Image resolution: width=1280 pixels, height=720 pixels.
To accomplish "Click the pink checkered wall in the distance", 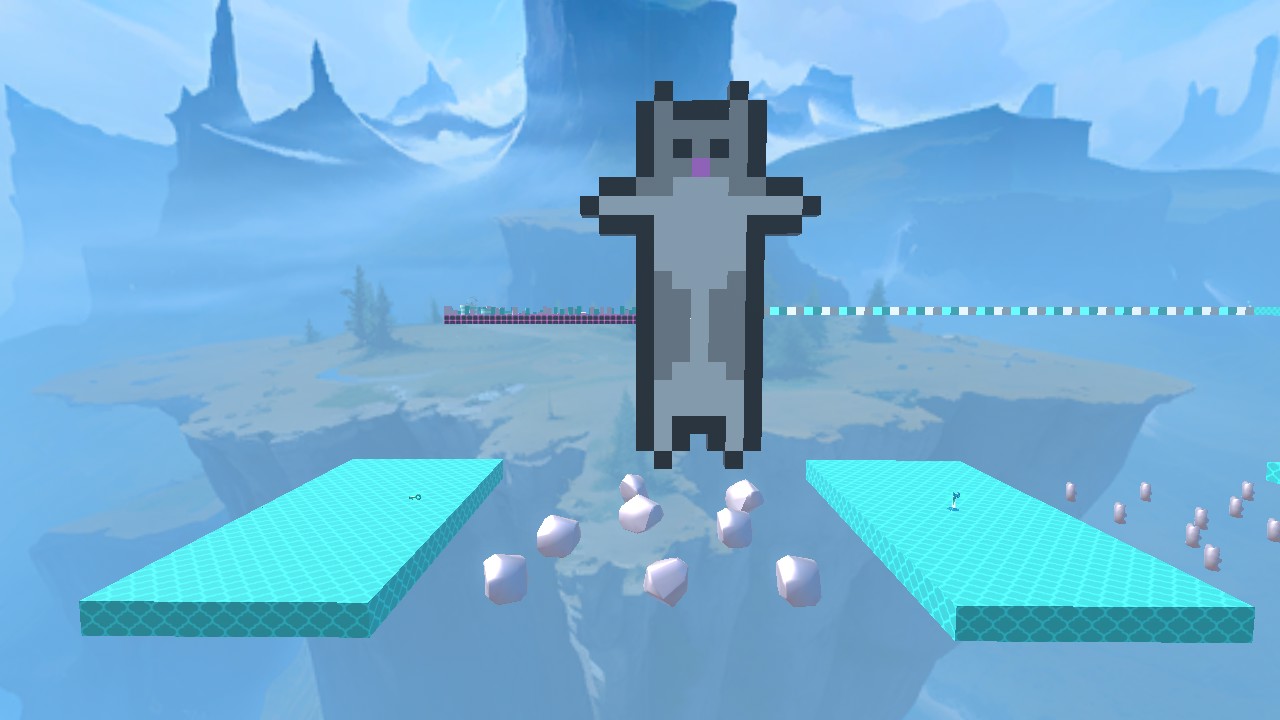I will 530,317.
